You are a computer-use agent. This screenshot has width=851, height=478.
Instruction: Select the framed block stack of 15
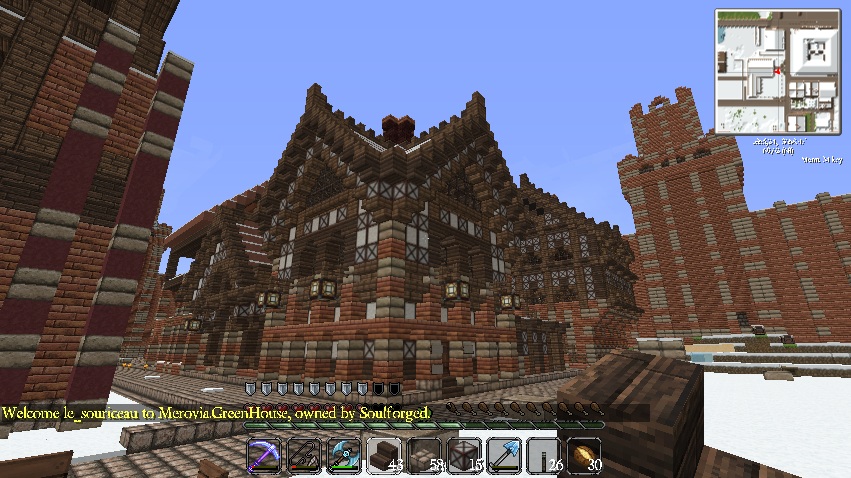(x=465, y=454)
